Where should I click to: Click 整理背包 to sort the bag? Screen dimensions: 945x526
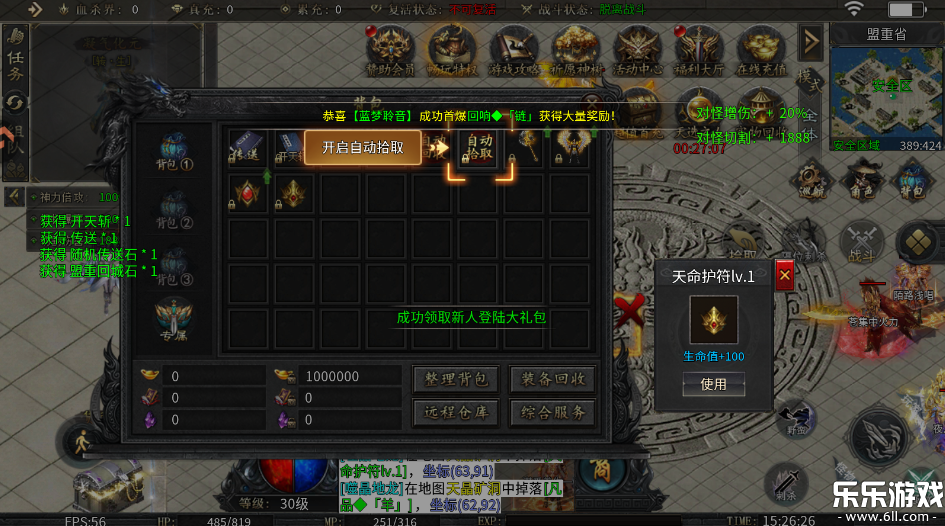455,379
